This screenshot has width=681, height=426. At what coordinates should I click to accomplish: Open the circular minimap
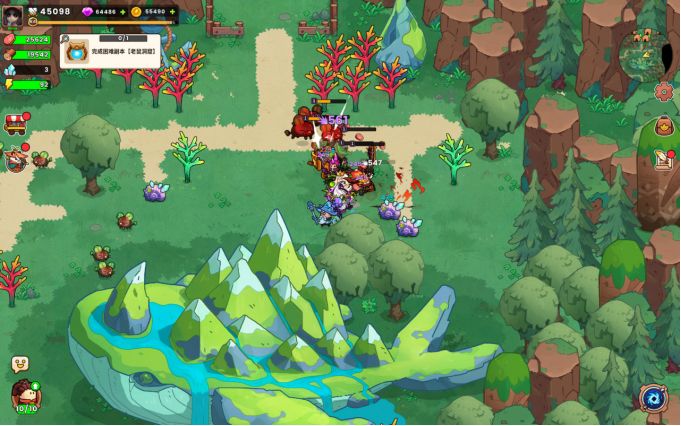click(644, 53)
